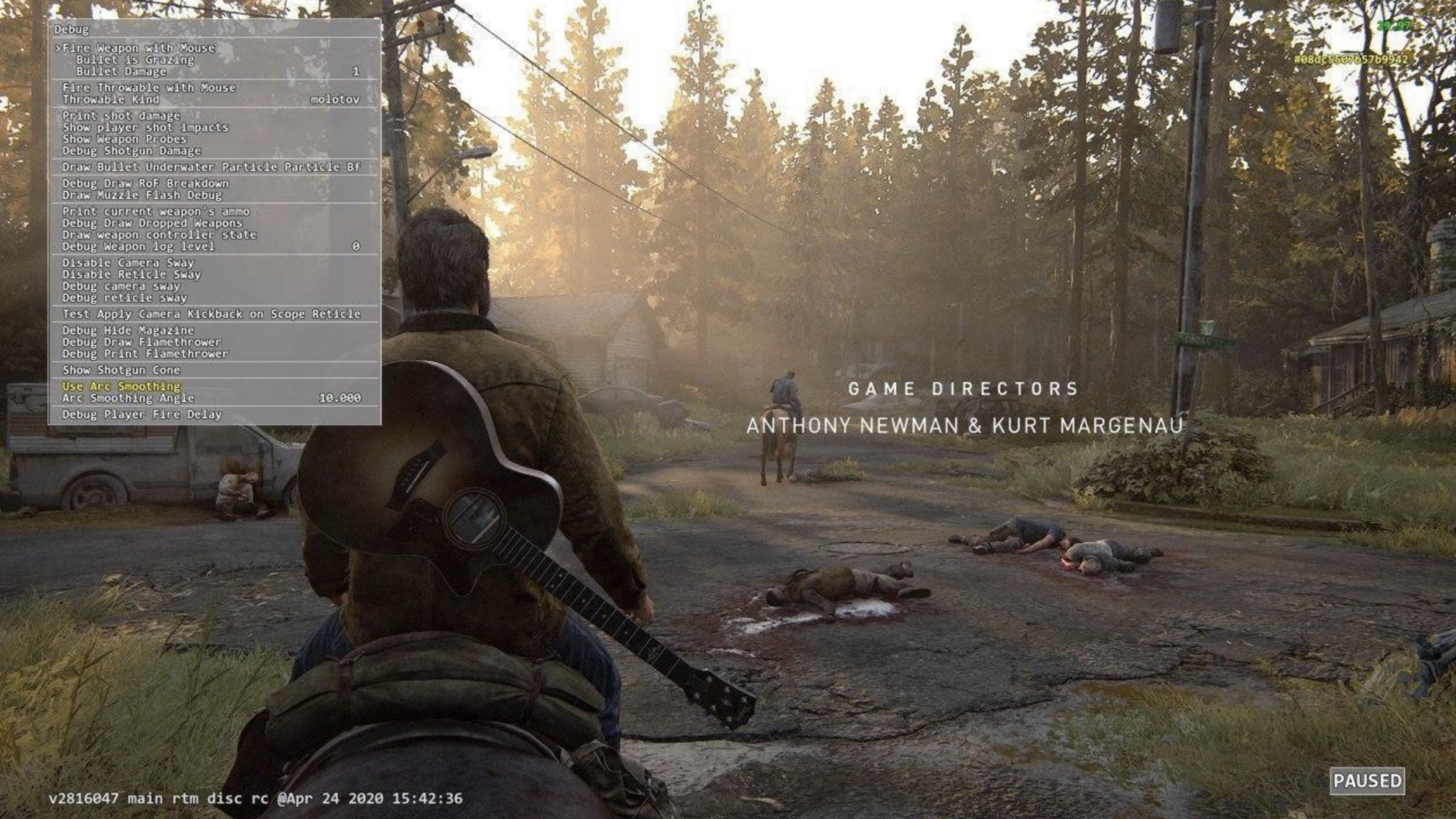Toggle Debug Shotgun Damage
The image size is (1456, 819).
(132, 151)
